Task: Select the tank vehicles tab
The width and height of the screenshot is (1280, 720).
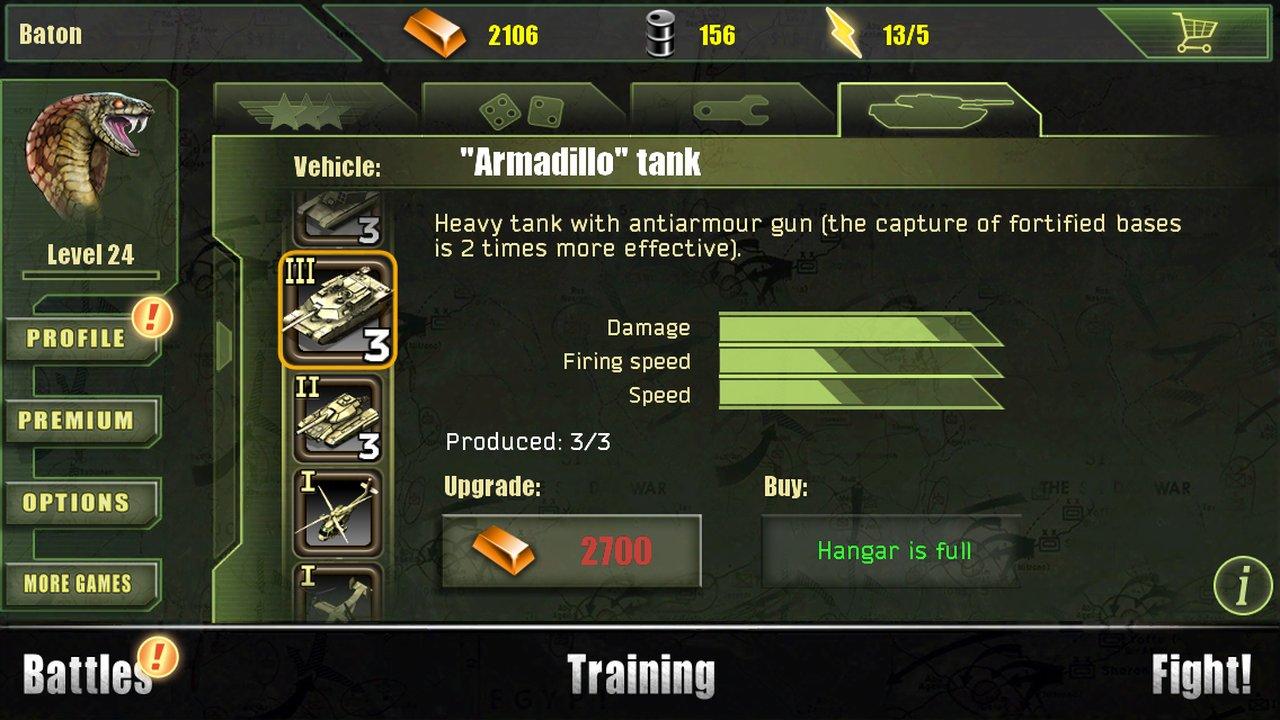Action: [938, 110]
